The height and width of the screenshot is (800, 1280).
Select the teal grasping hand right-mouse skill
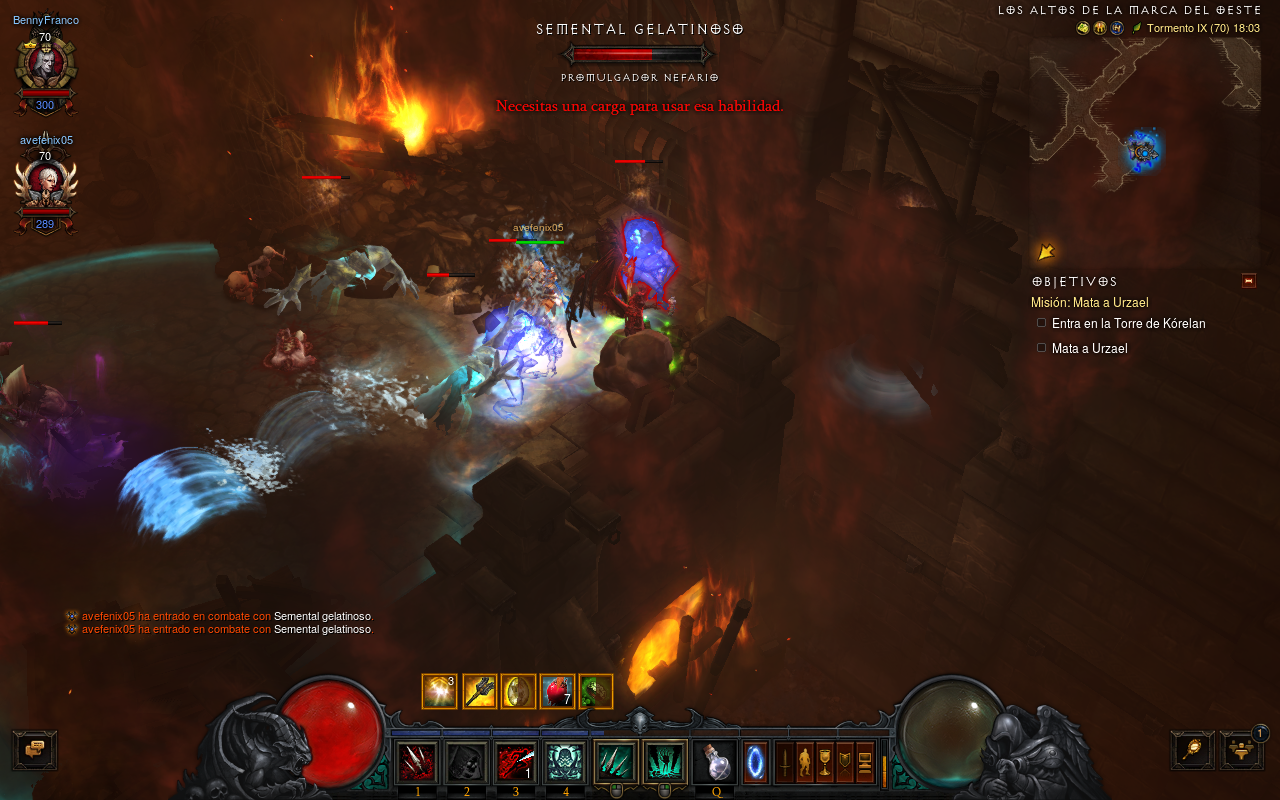tap(665, 763)
